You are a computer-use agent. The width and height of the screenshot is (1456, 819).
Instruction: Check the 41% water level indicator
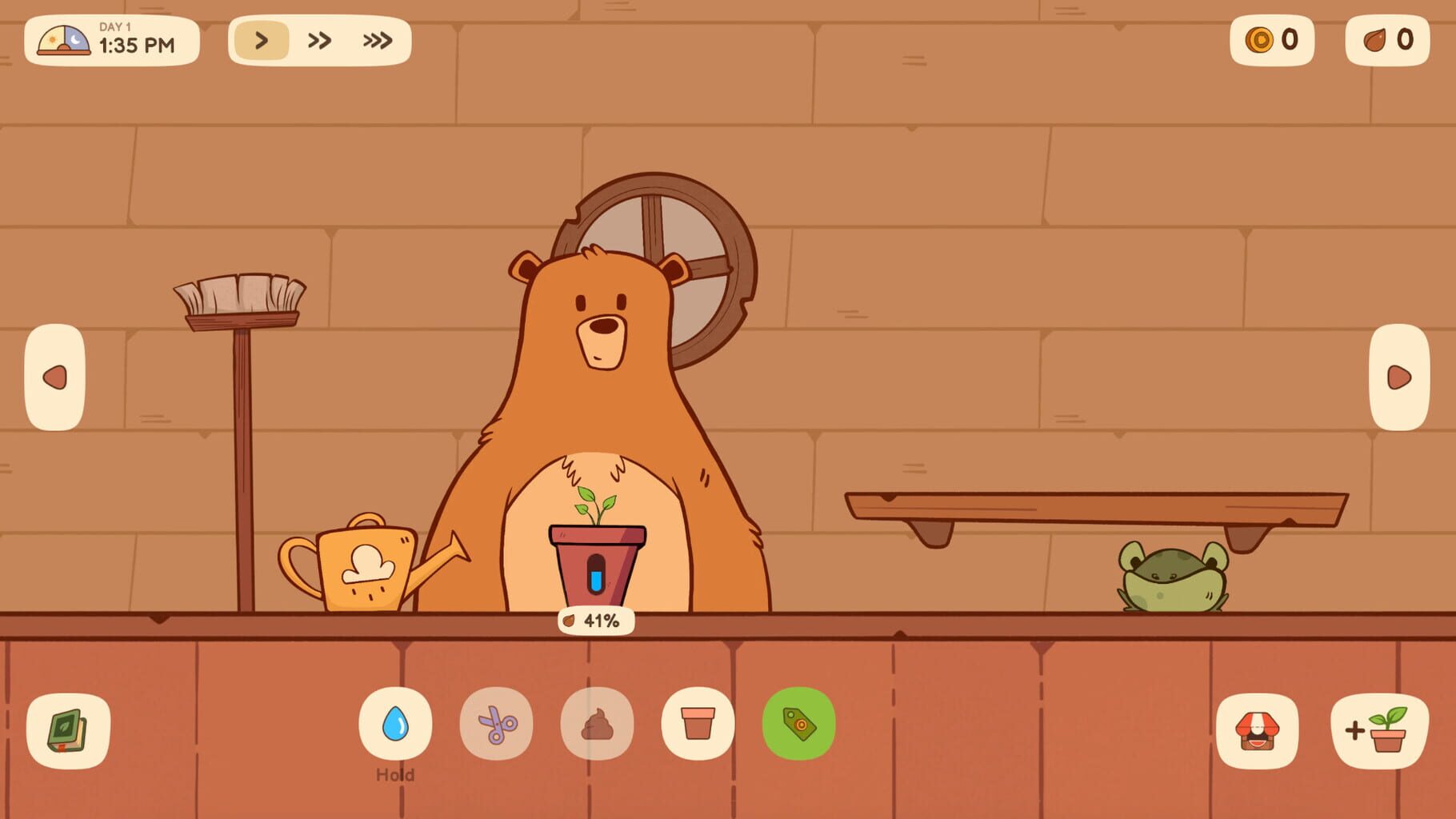click(594, 619)
